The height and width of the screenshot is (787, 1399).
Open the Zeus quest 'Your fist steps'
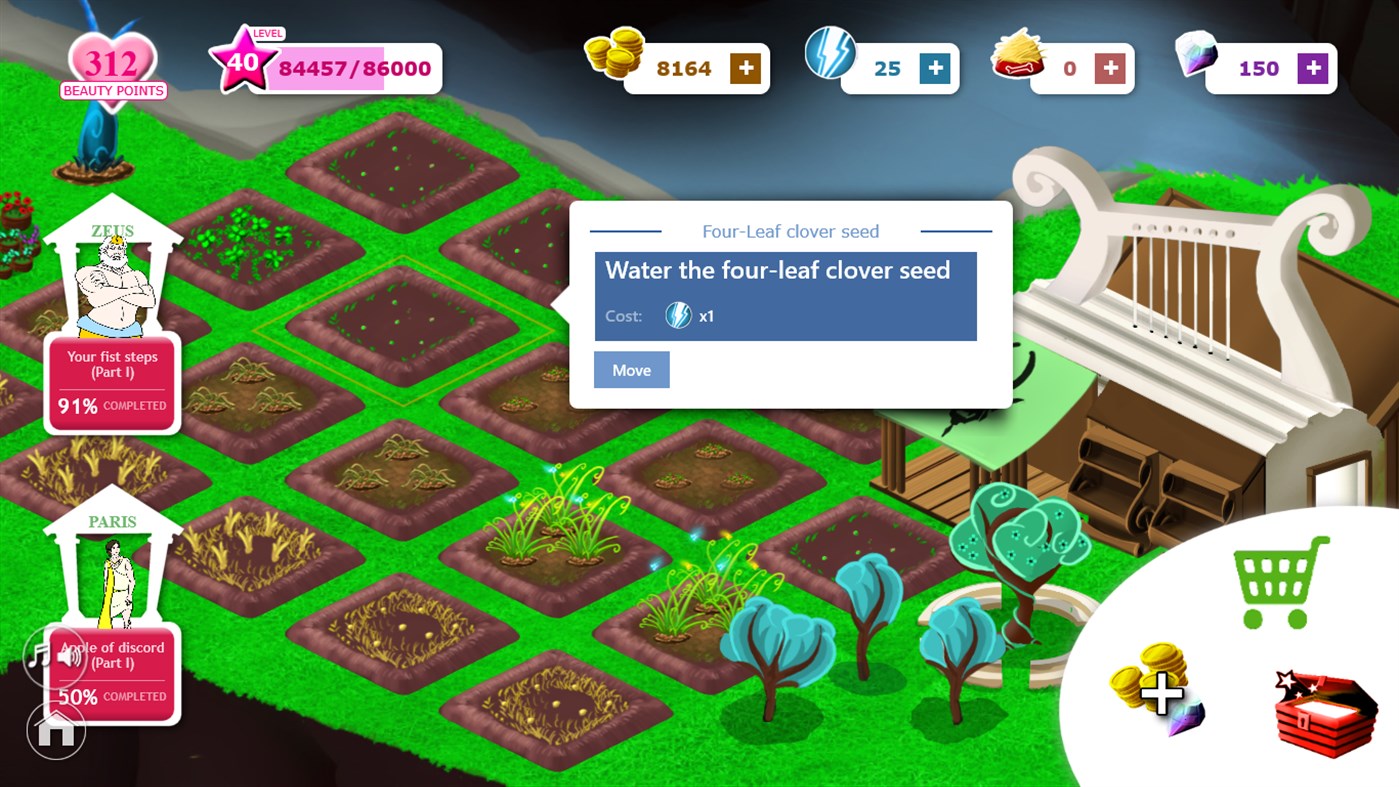[111, 383]
